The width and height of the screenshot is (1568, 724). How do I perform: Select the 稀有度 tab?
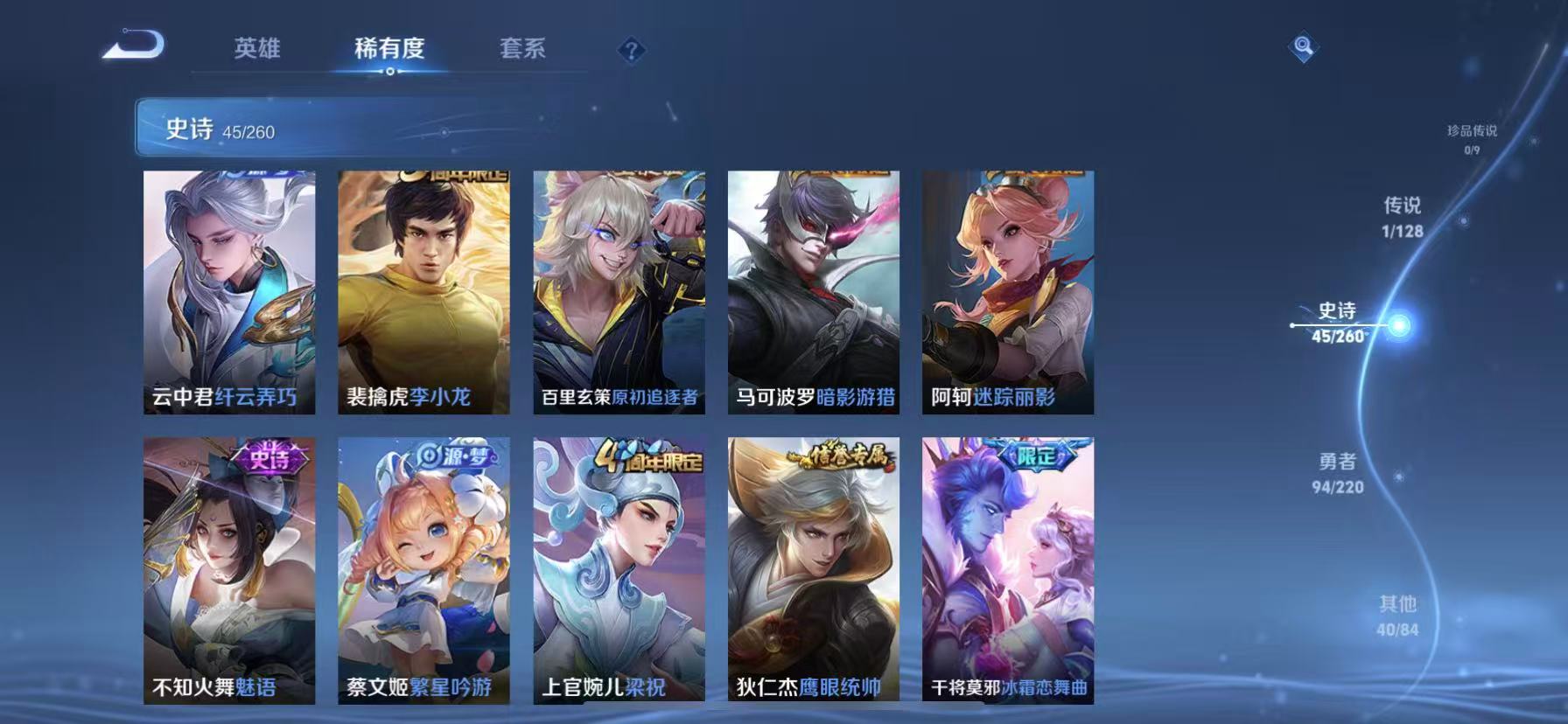[x=390, y=50]
